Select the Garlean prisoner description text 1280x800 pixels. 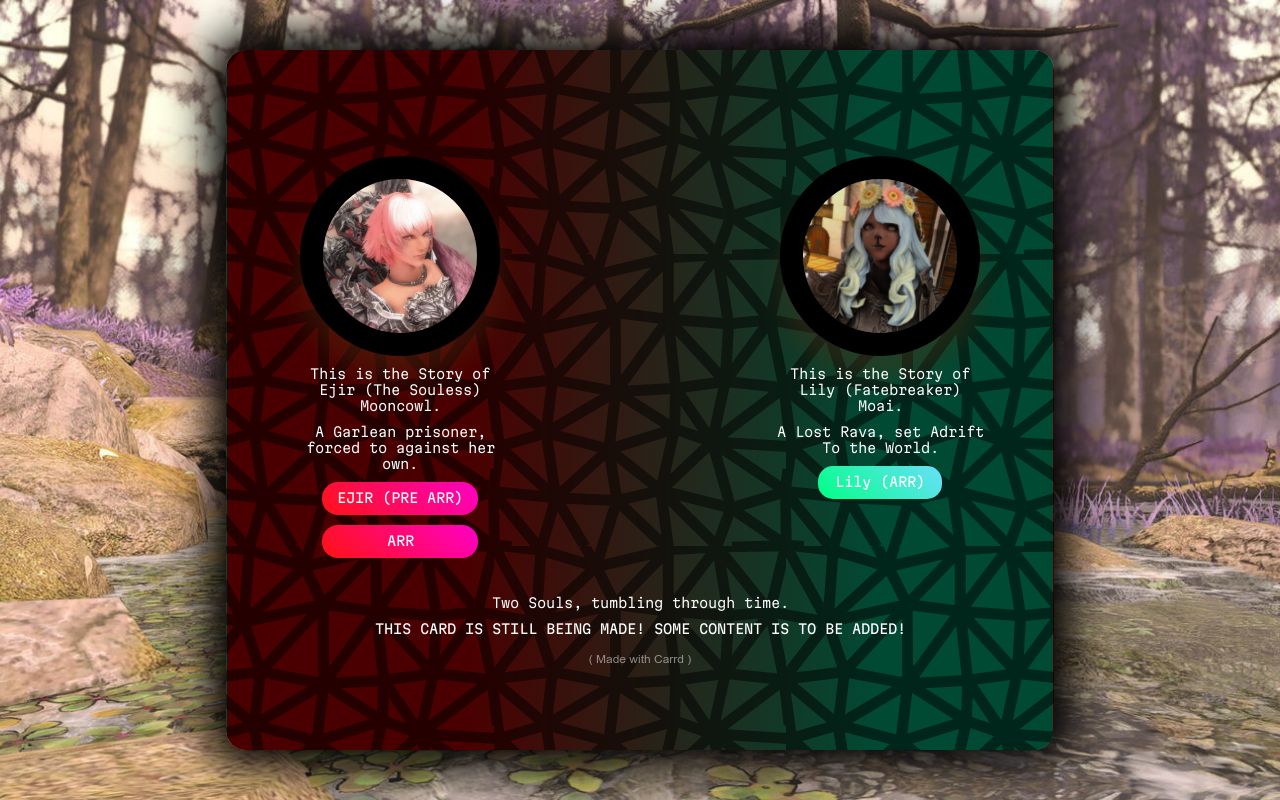(x=399, y=448)
